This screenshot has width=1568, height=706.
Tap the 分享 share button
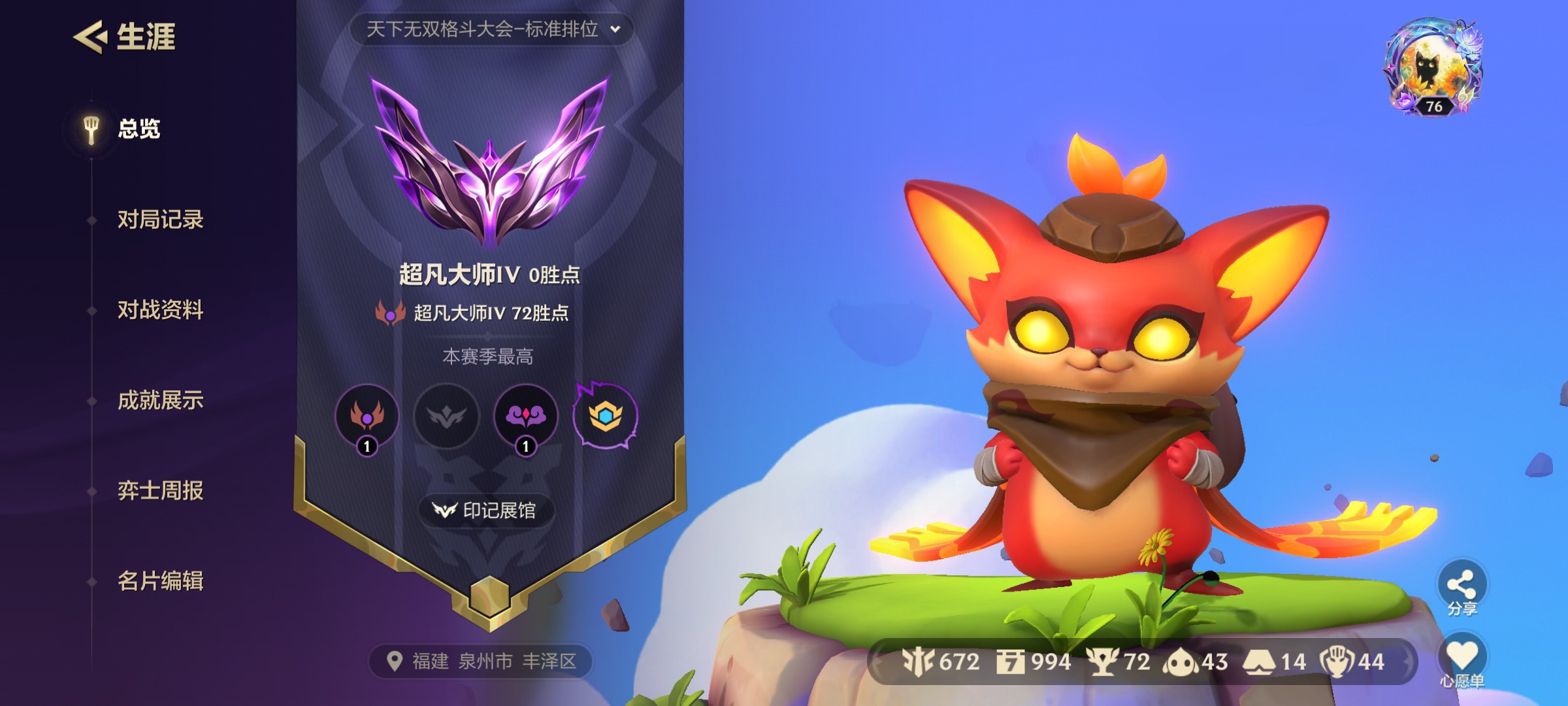click(1462, 588)
